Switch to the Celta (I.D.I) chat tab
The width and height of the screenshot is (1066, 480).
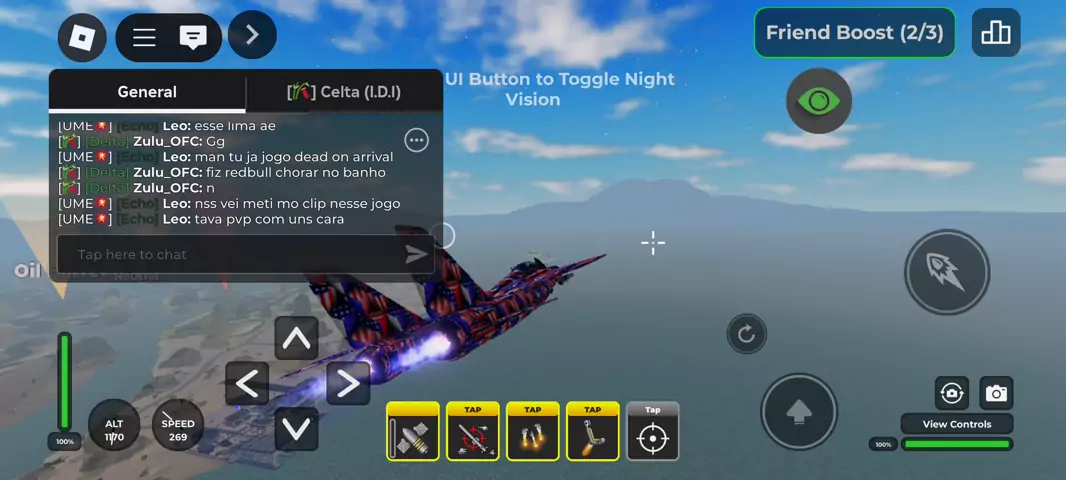click(x=344, y=92)
